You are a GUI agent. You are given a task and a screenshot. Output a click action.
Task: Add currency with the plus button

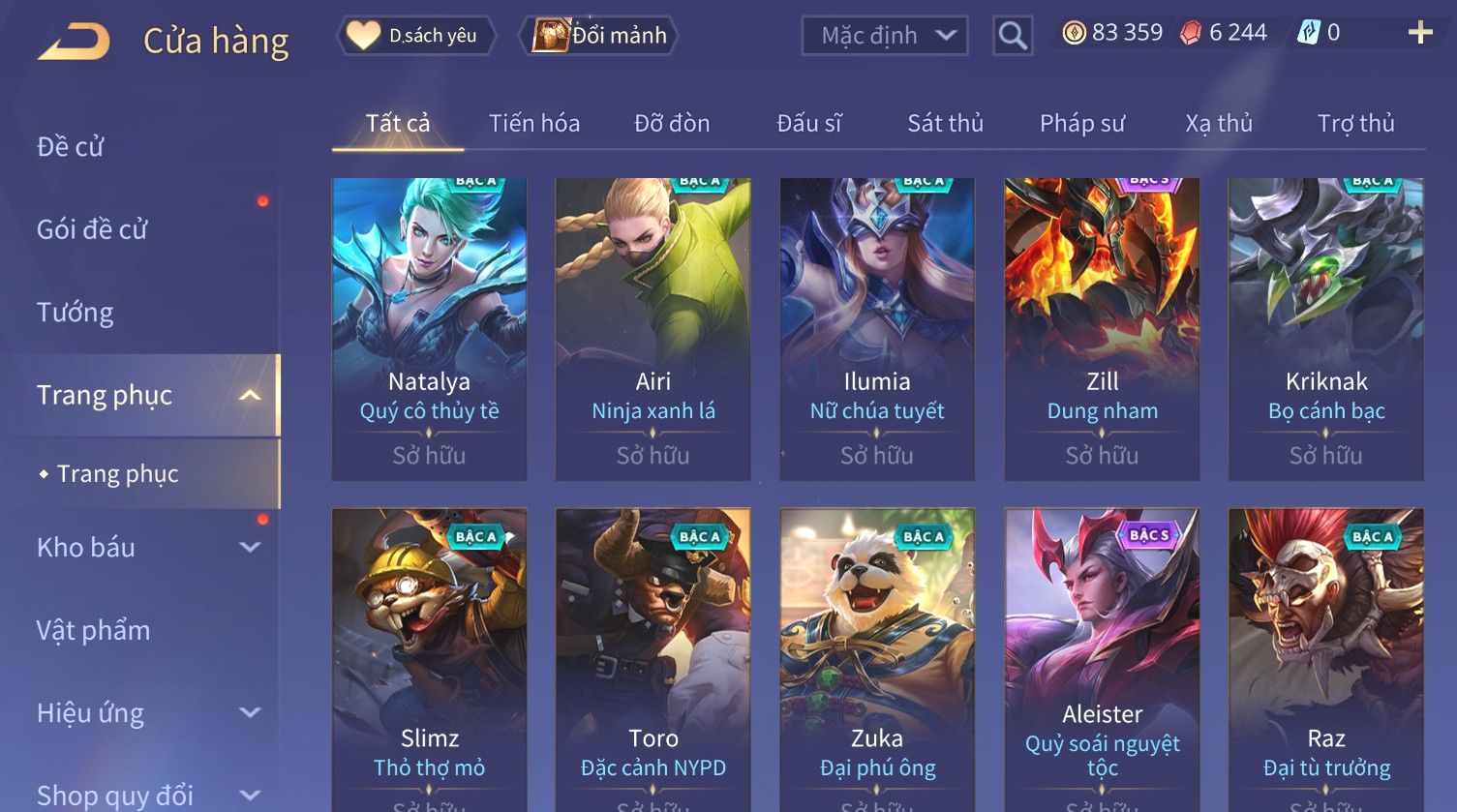(x=1419, y=34)
